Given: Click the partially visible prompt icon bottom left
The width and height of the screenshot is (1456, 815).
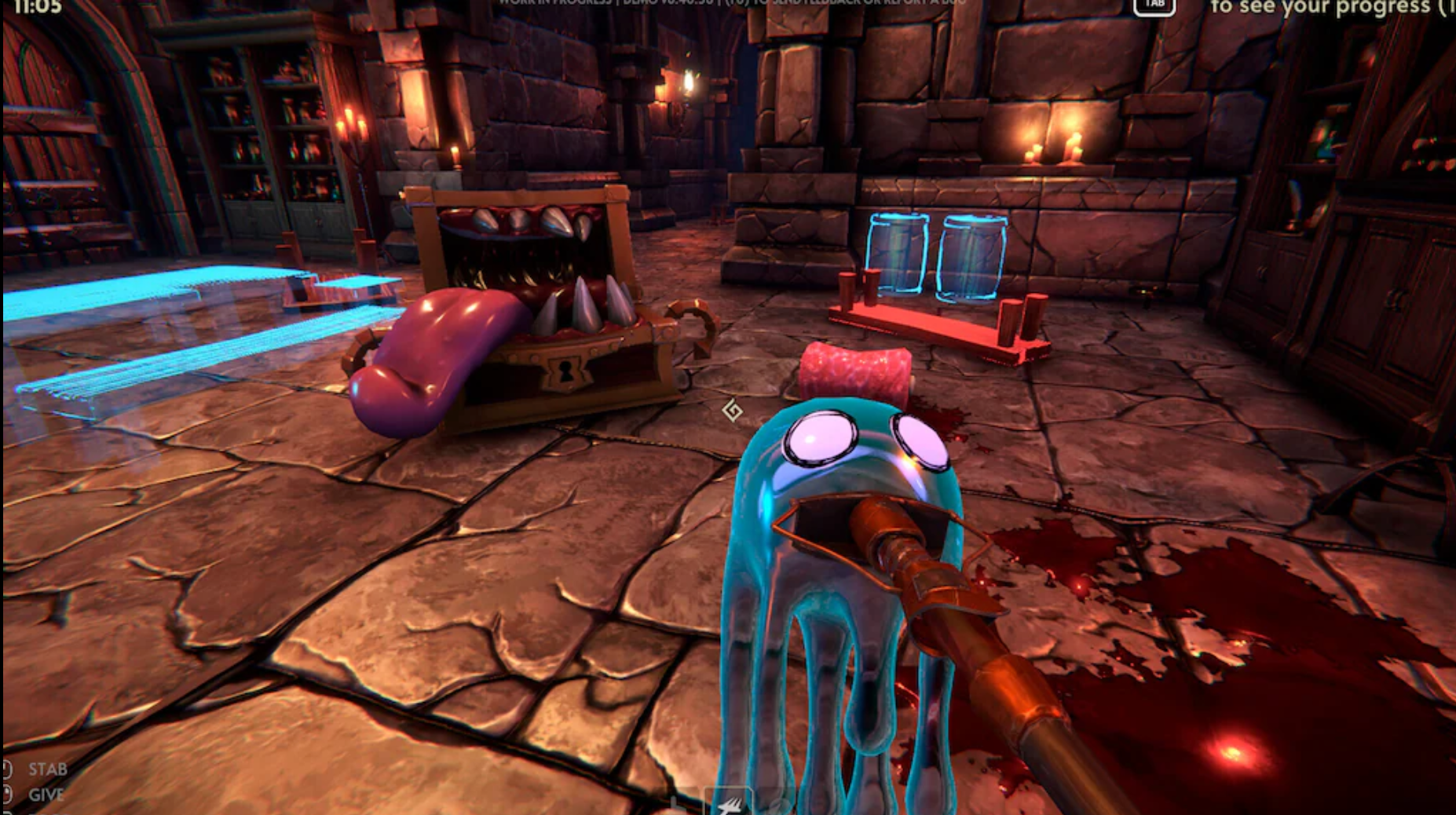Looking at the screenshot, I should (x=6, y=812).
